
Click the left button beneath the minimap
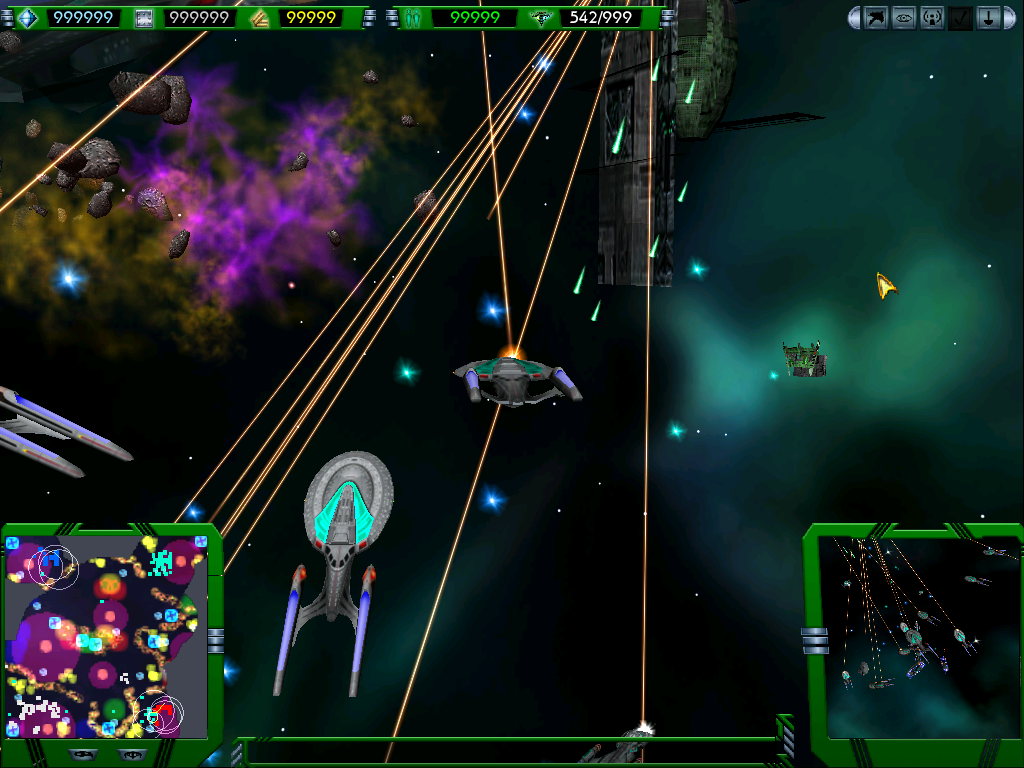[x=83, y=753]
